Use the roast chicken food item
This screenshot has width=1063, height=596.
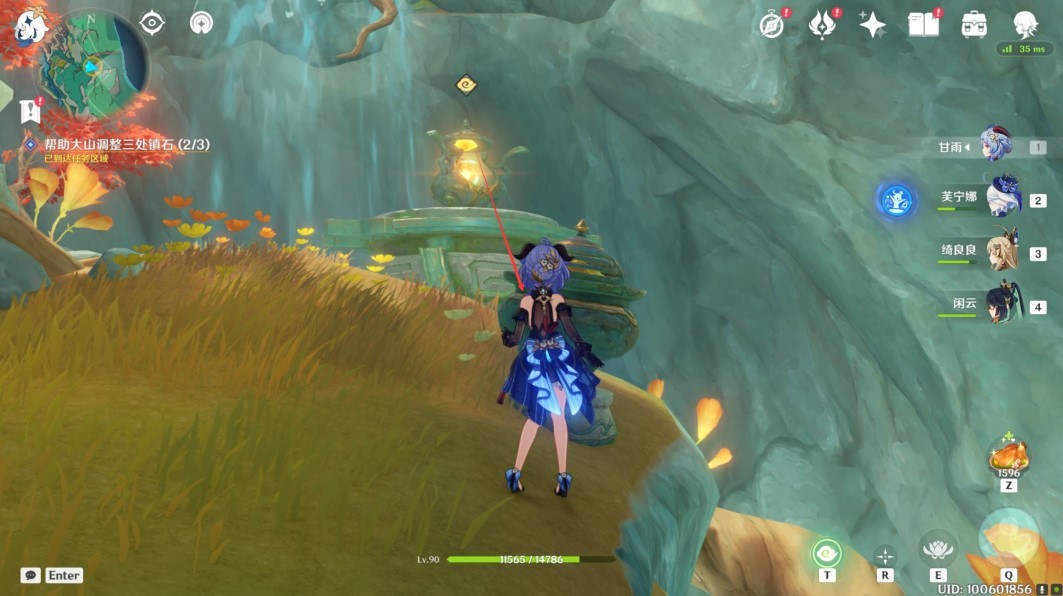click(x=1008, y=457)
